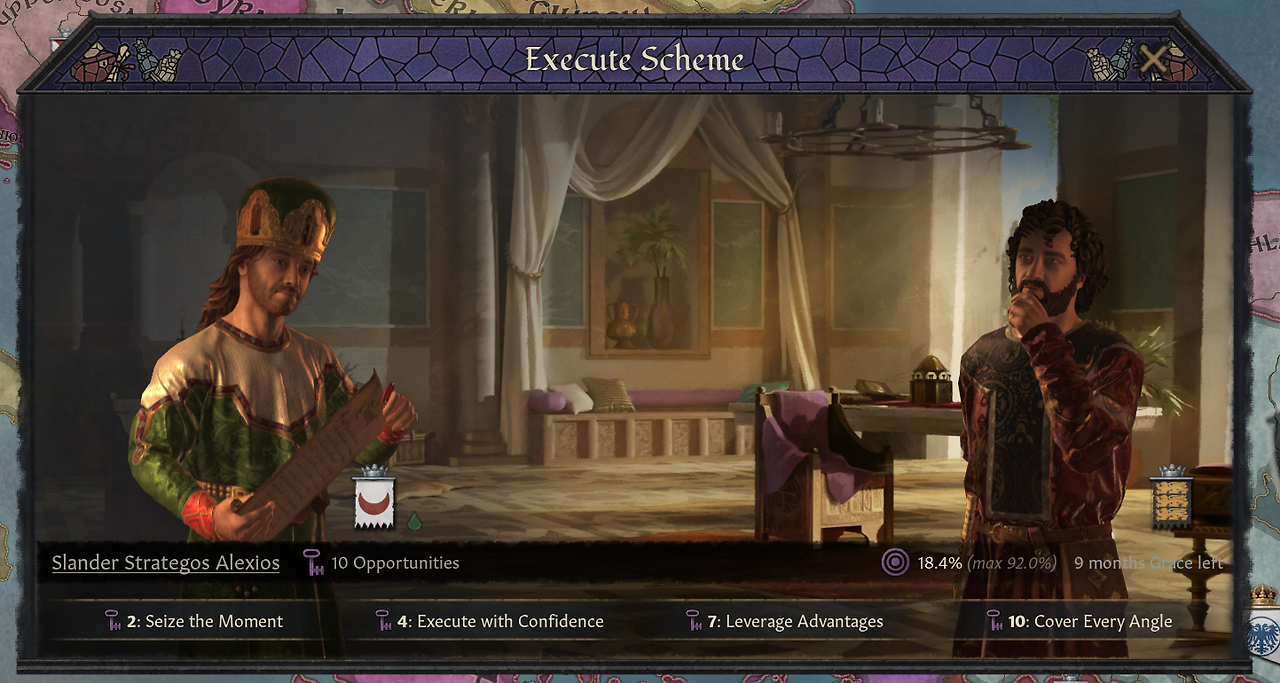Click the red crescent coat of arms
The image size is (1280, 683).
pos(375,500)
